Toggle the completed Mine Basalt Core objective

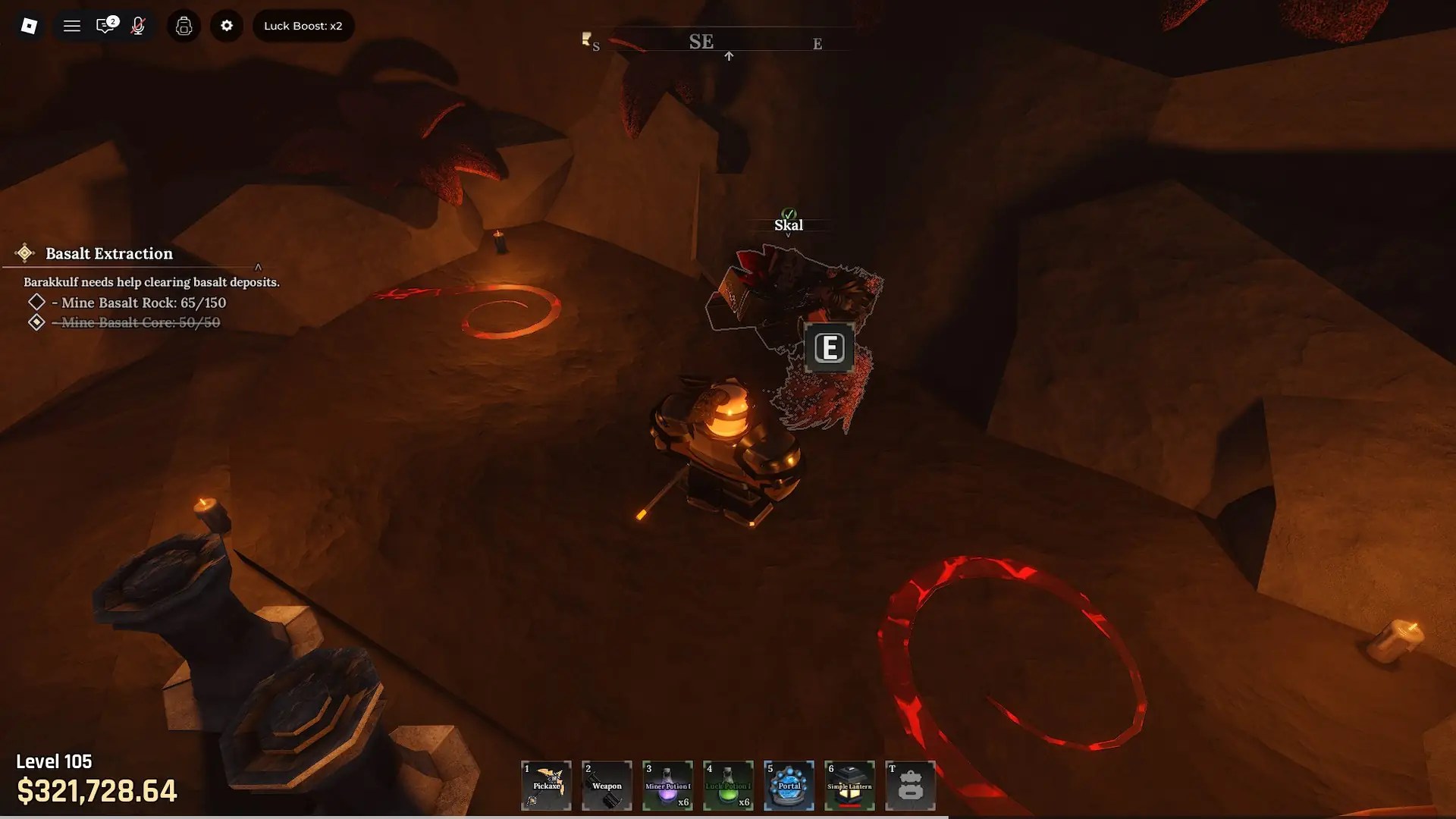[35, 322]
